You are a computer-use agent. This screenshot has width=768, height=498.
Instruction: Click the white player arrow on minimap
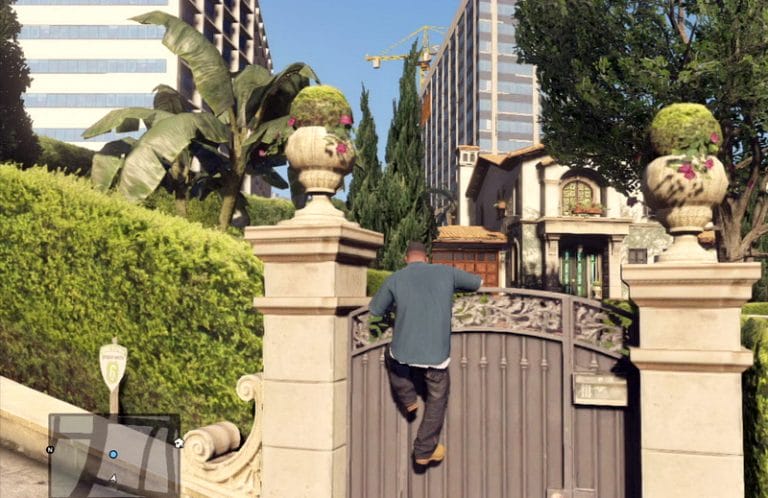pyautogui.click(x=113, y=478)
